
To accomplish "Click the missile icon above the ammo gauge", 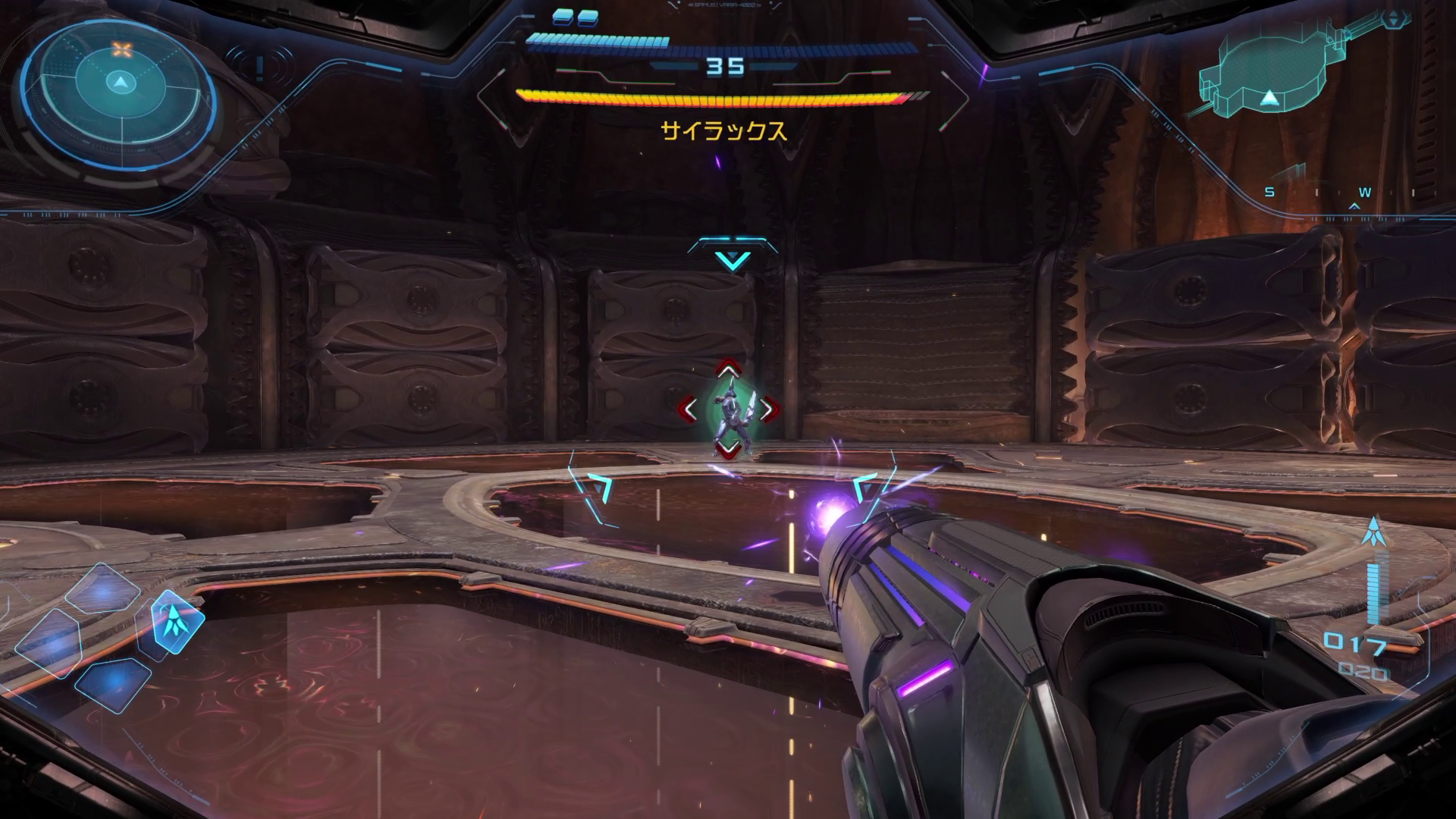I will (1374, 532).
